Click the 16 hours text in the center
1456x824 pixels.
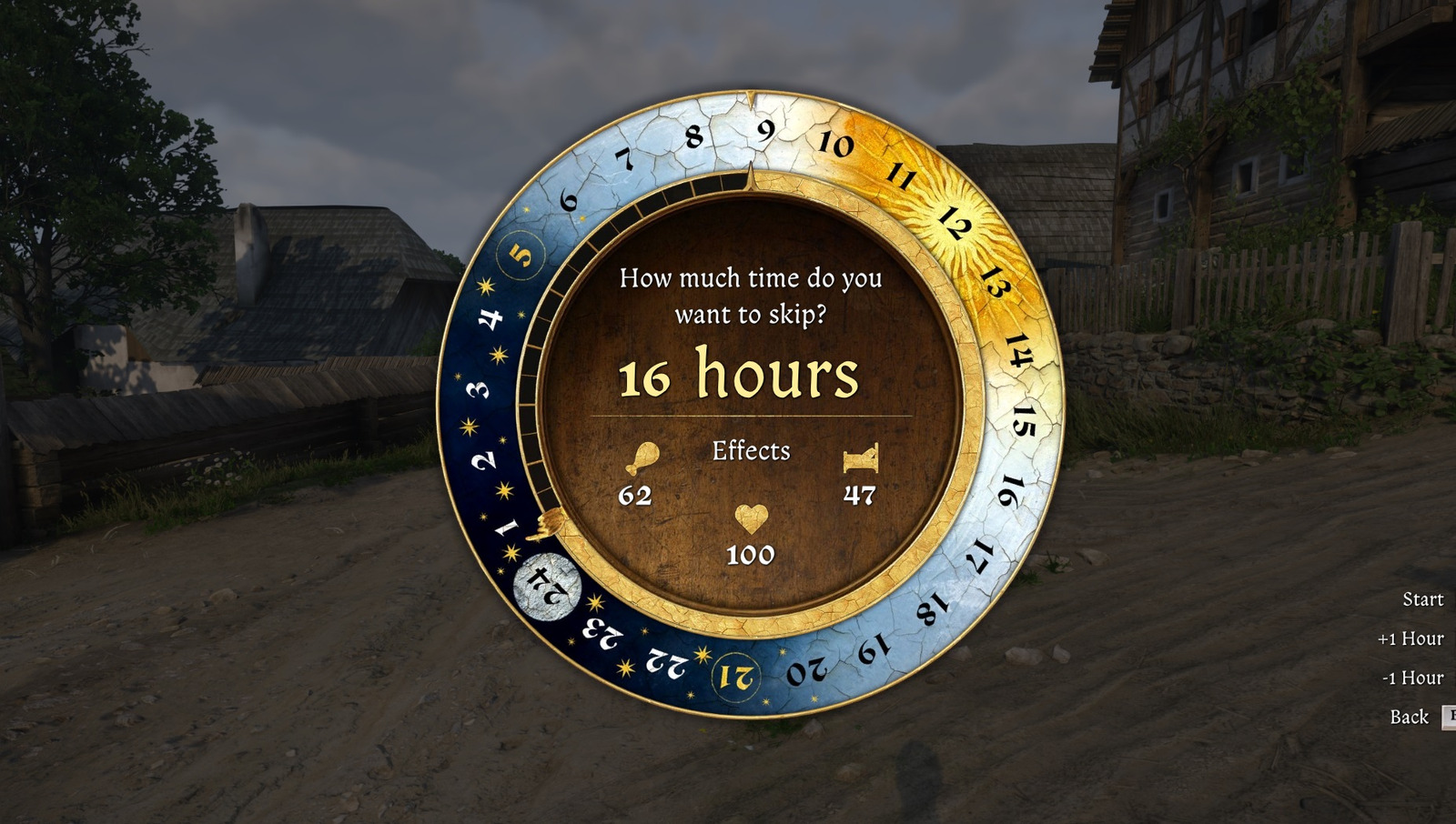coord(740,375)
